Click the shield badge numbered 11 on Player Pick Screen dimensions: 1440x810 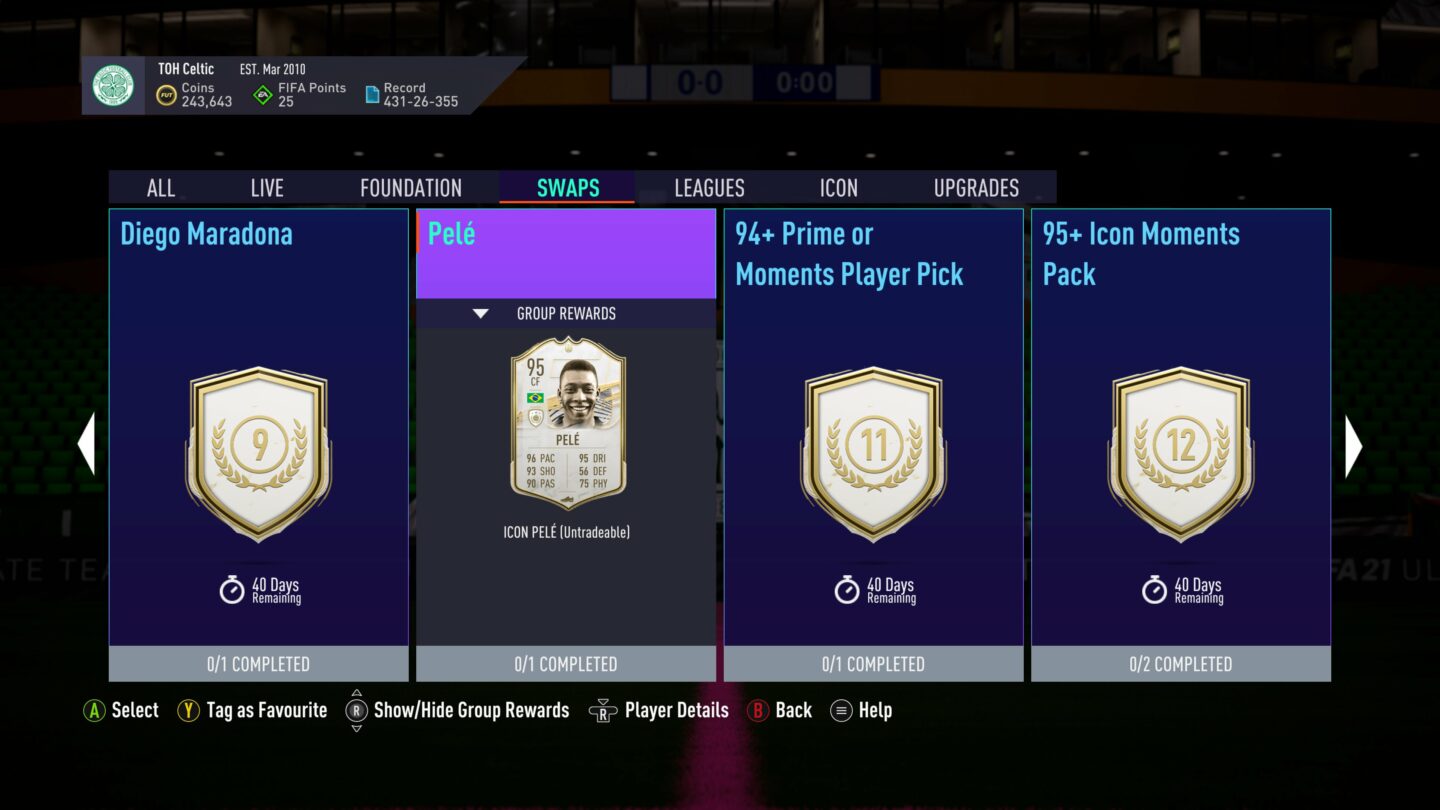coord(874,450)
